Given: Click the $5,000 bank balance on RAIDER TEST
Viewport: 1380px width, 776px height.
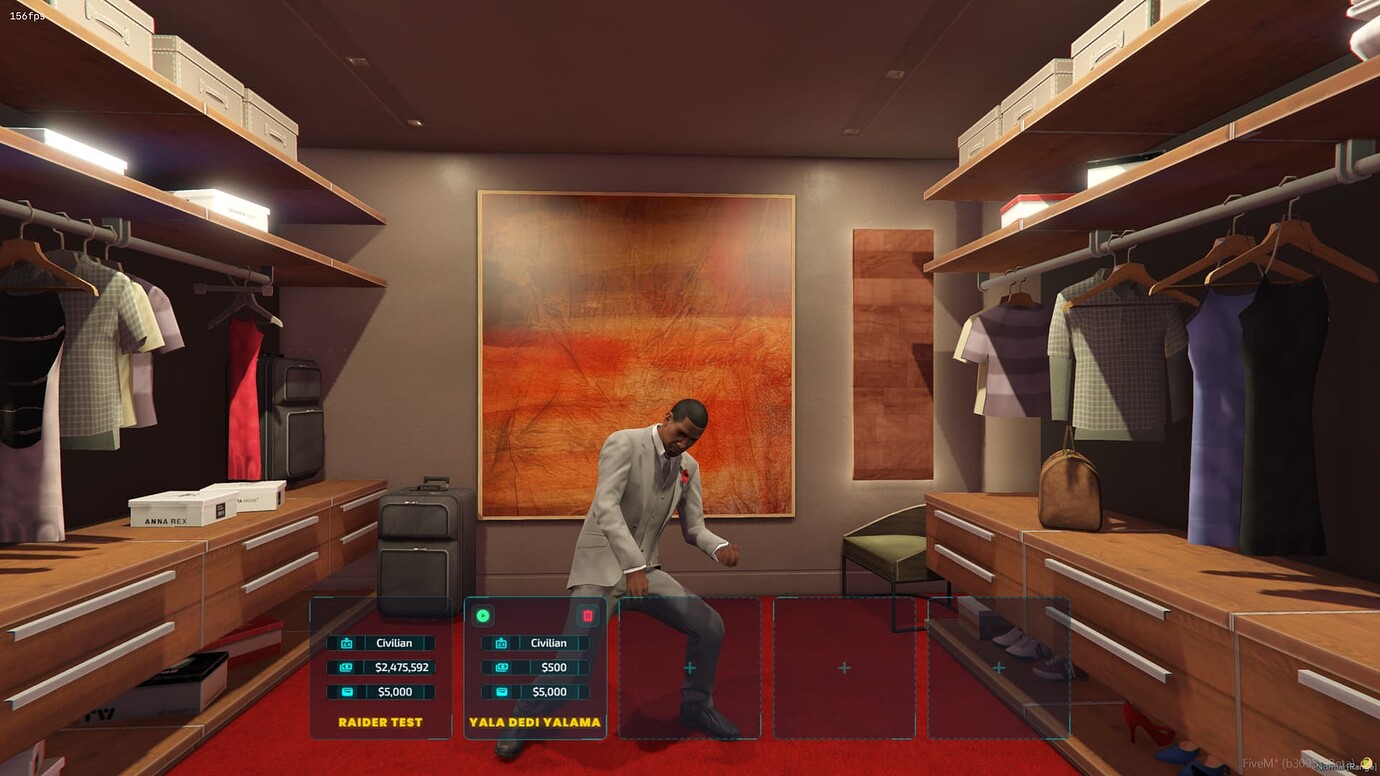Looking at the screenshot, I should click(x=396, y=691).
